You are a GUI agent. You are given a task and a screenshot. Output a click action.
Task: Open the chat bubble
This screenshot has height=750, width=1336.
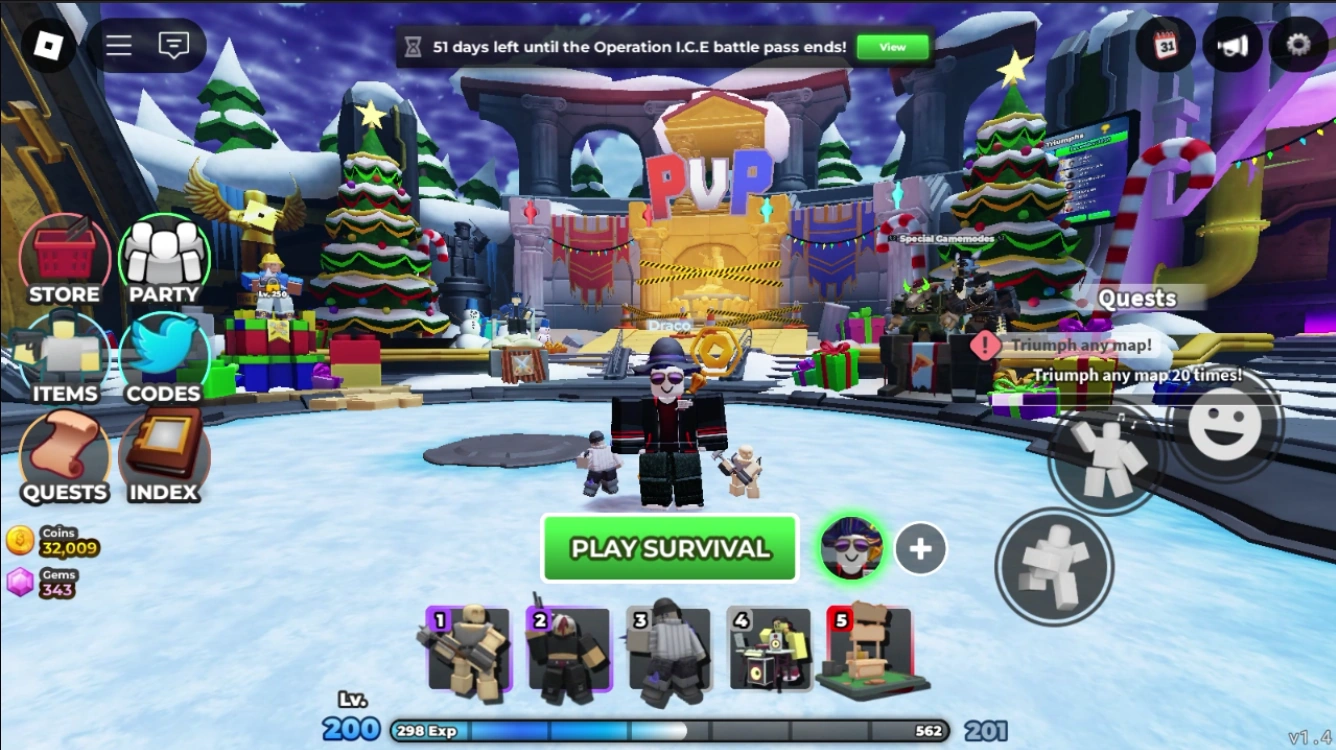click(174, 44)
